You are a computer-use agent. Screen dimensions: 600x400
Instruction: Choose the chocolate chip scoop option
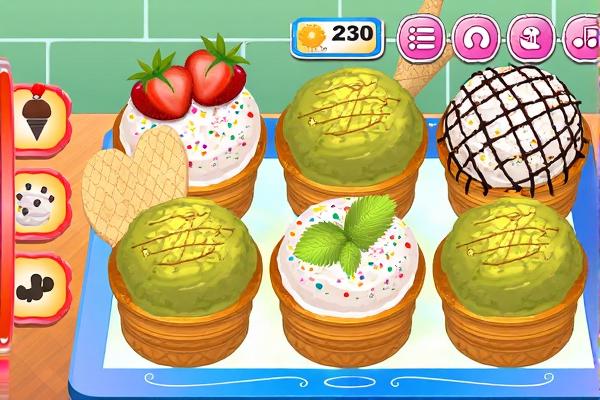click(39, 203)
